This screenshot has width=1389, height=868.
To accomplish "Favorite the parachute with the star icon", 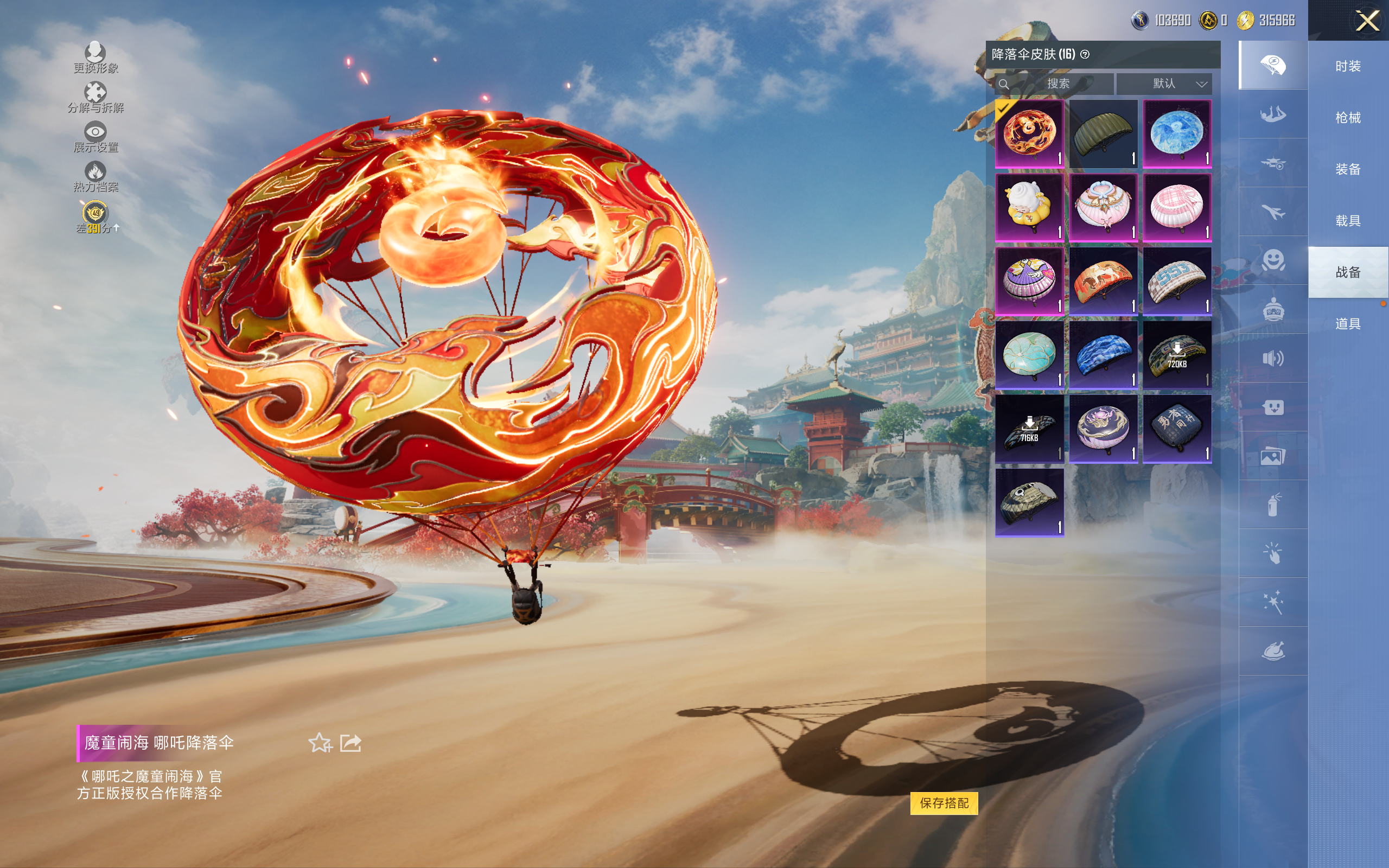I will point(320,743).
